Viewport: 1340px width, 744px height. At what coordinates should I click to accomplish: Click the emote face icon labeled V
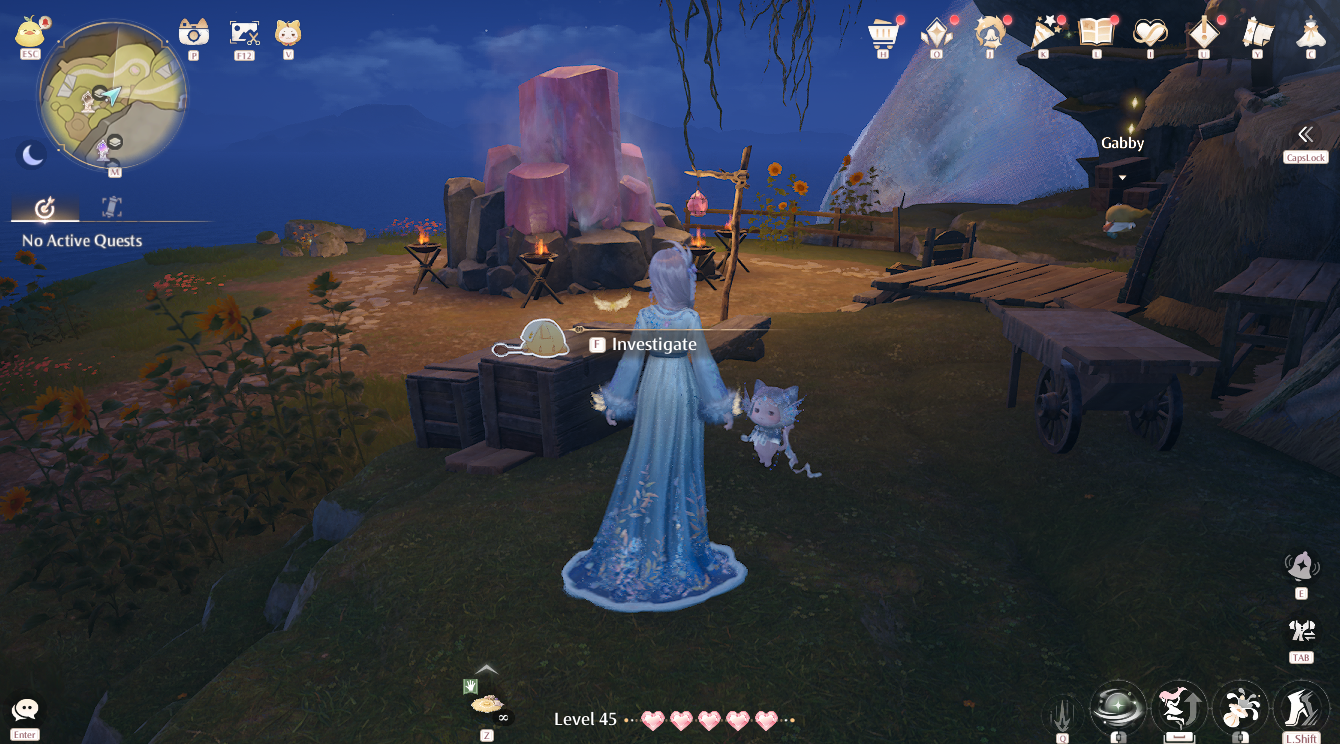pos(290,30)
